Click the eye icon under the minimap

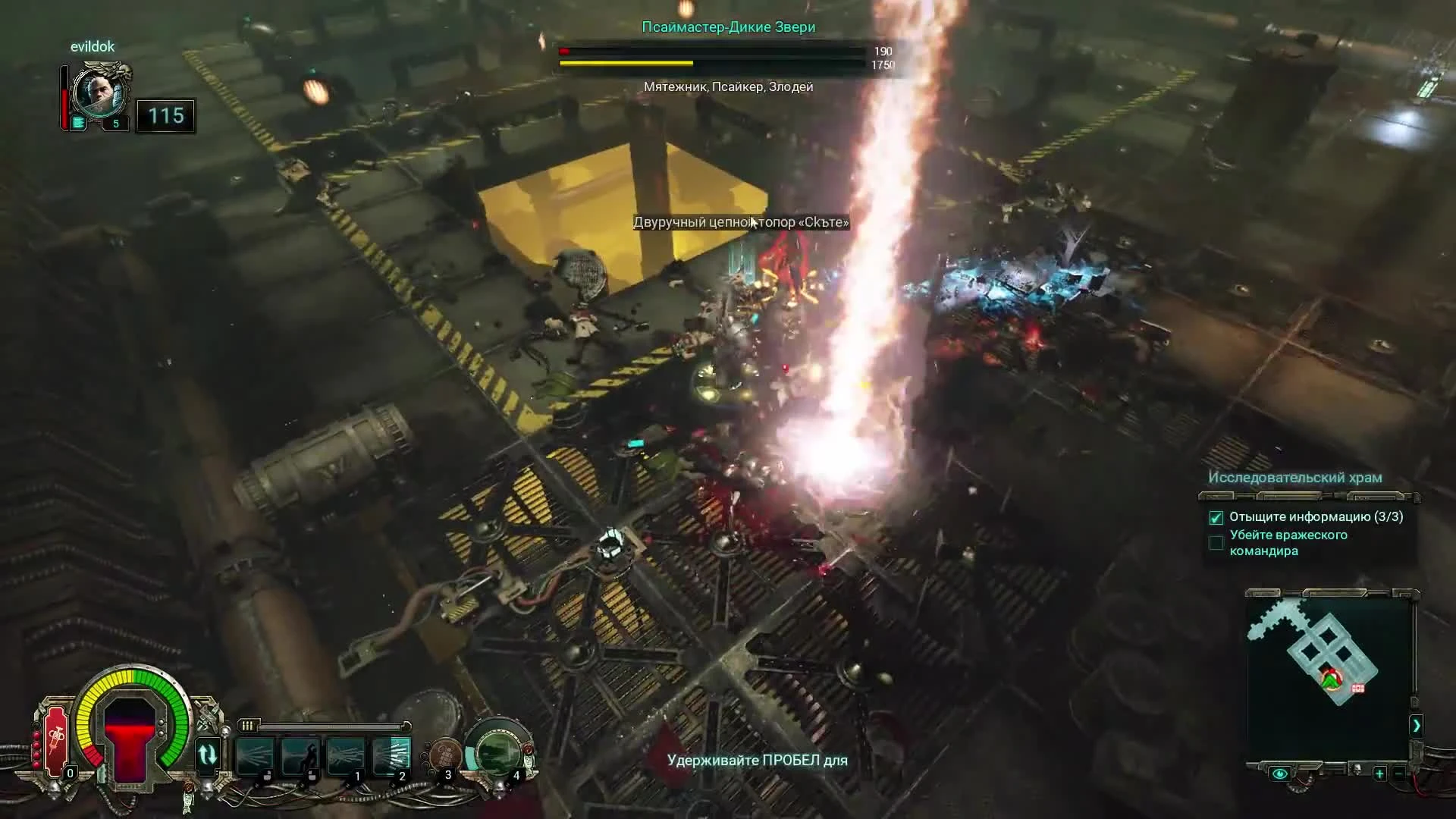point(1280,773)
